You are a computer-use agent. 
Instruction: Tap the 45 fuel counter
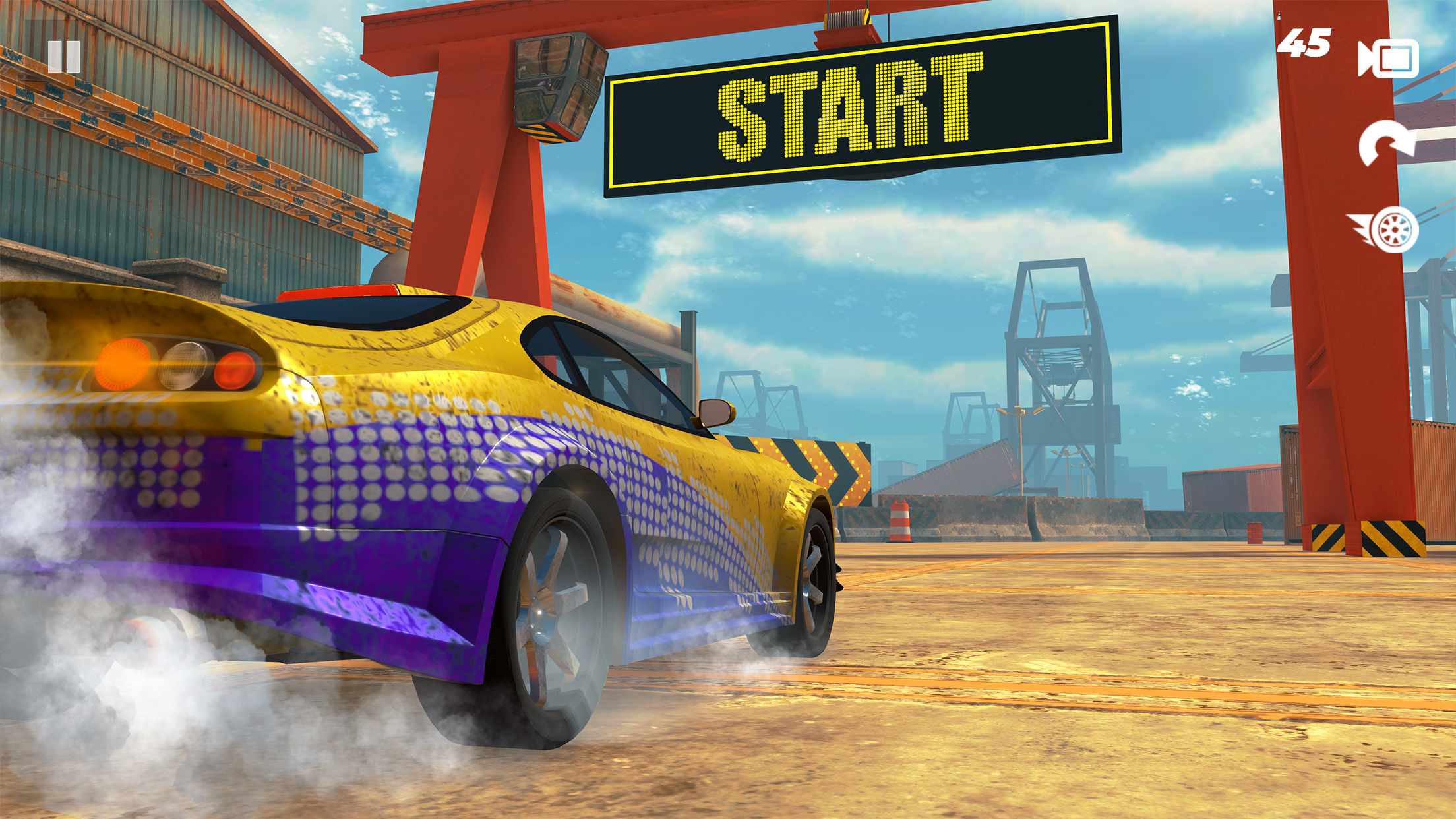click(1306, 44)
